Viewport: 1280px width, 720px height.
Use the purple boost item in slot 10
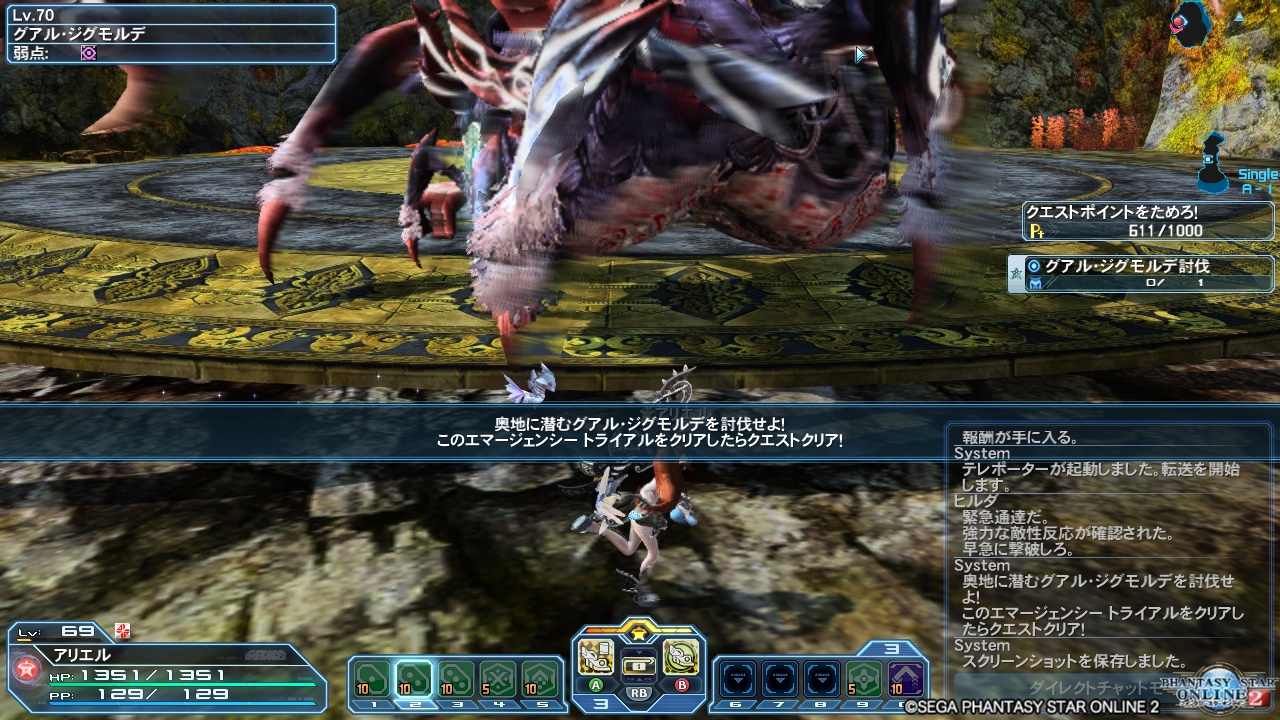[905, 677]
